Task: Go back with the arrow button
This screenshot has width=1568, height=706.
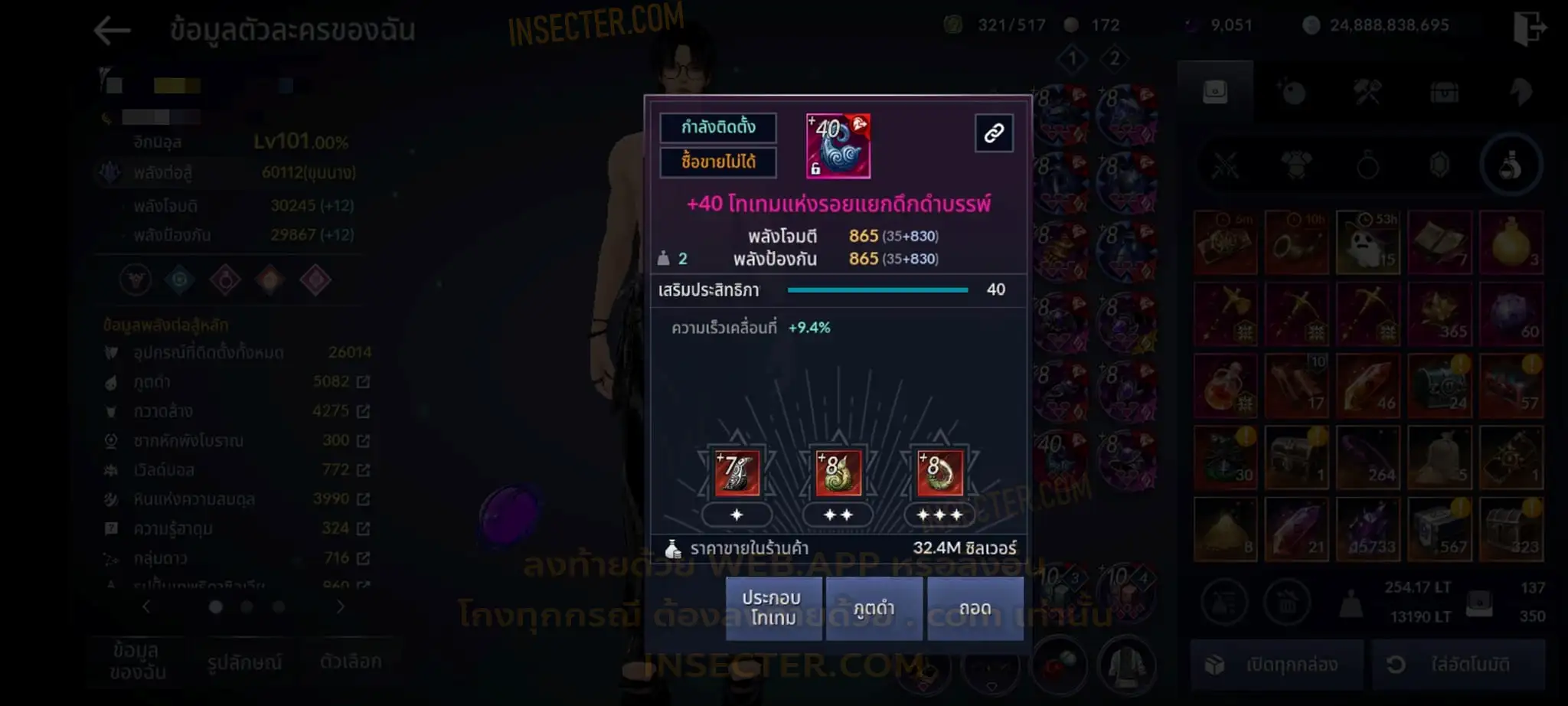Action: [113, 31]
